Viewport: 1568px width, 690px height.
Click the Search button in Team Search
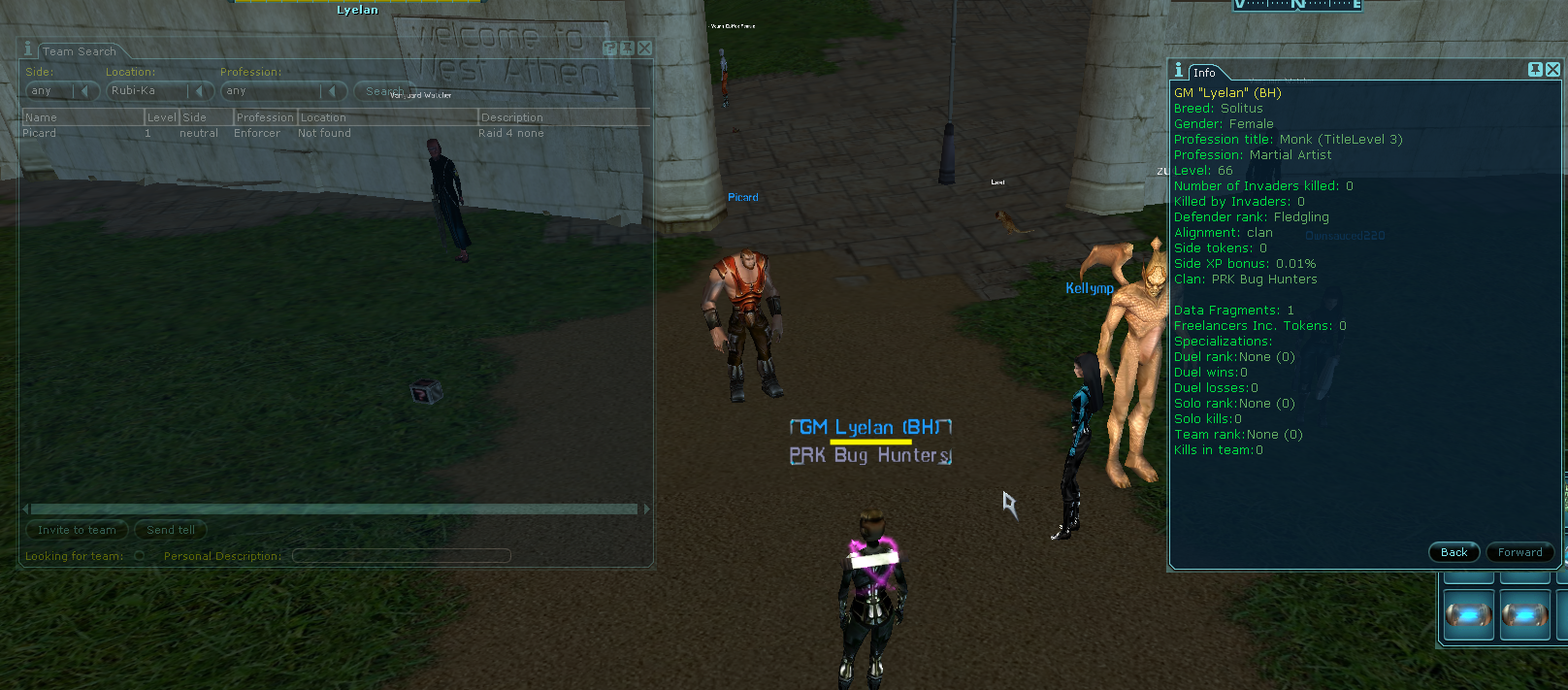click(x=381, y=91)
